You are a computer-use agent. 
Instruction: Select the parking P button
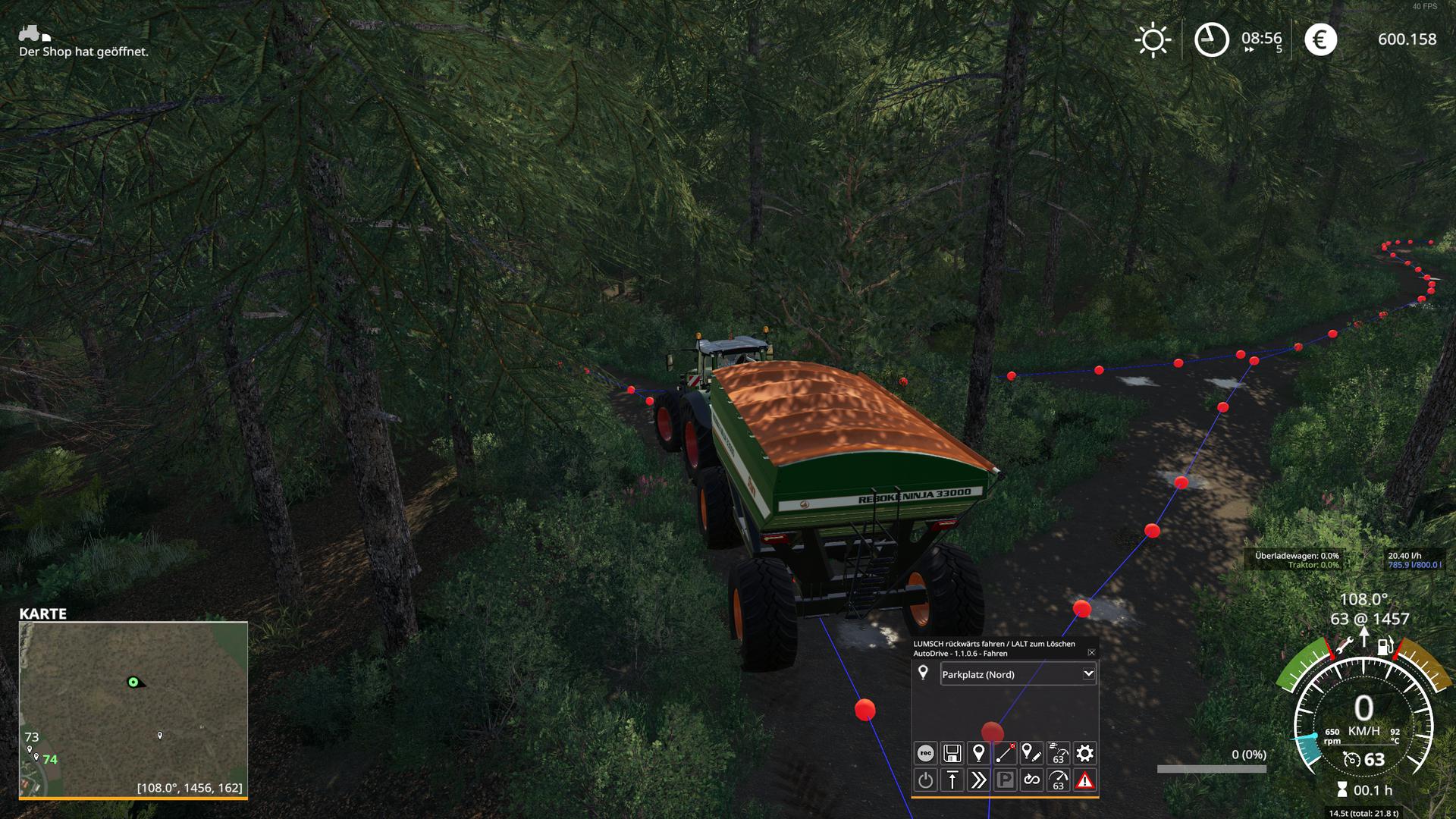coord(1005,780)
